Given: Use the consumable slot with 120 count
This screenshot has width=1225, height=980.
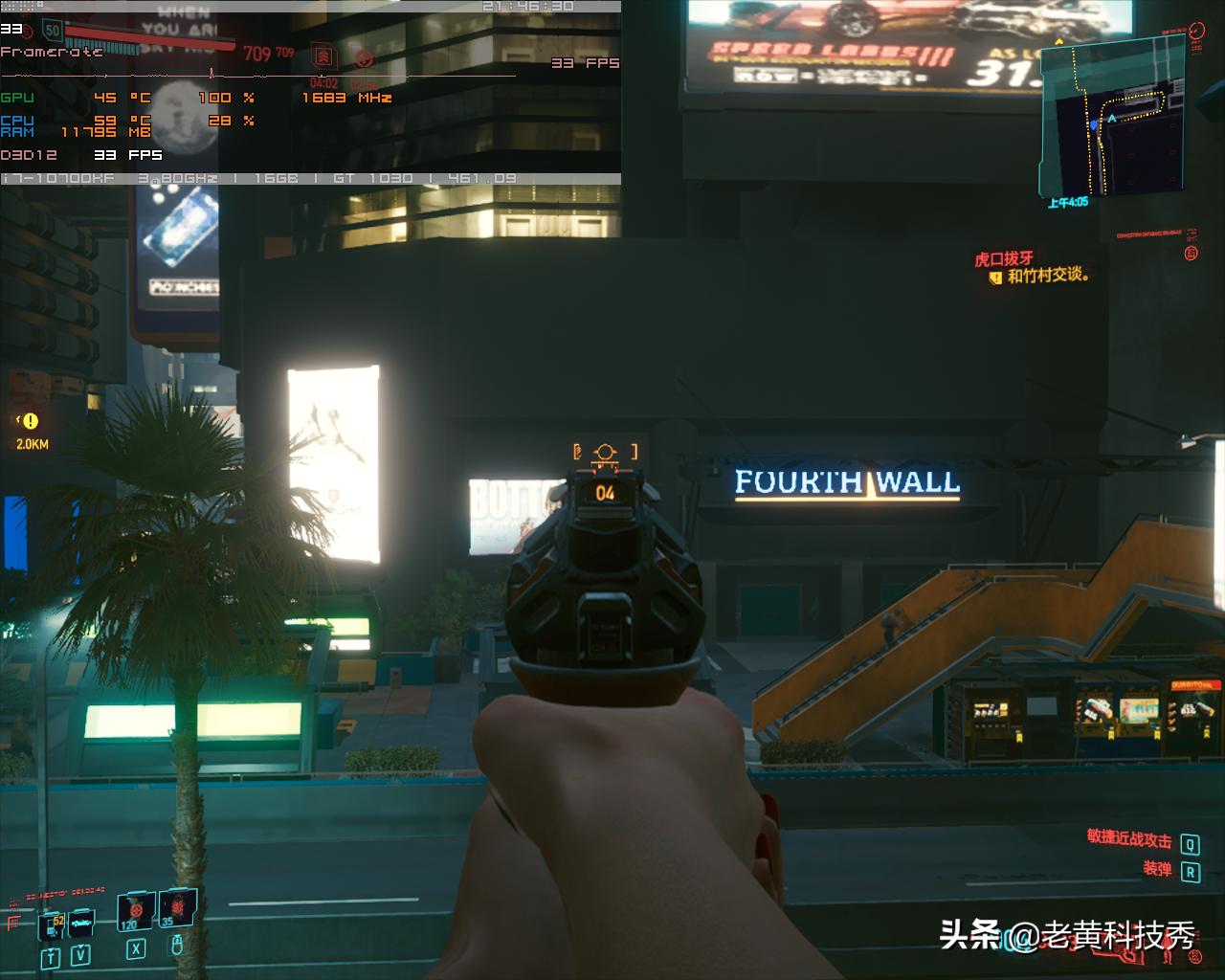Looking at the screenshot, I should 135,912.
